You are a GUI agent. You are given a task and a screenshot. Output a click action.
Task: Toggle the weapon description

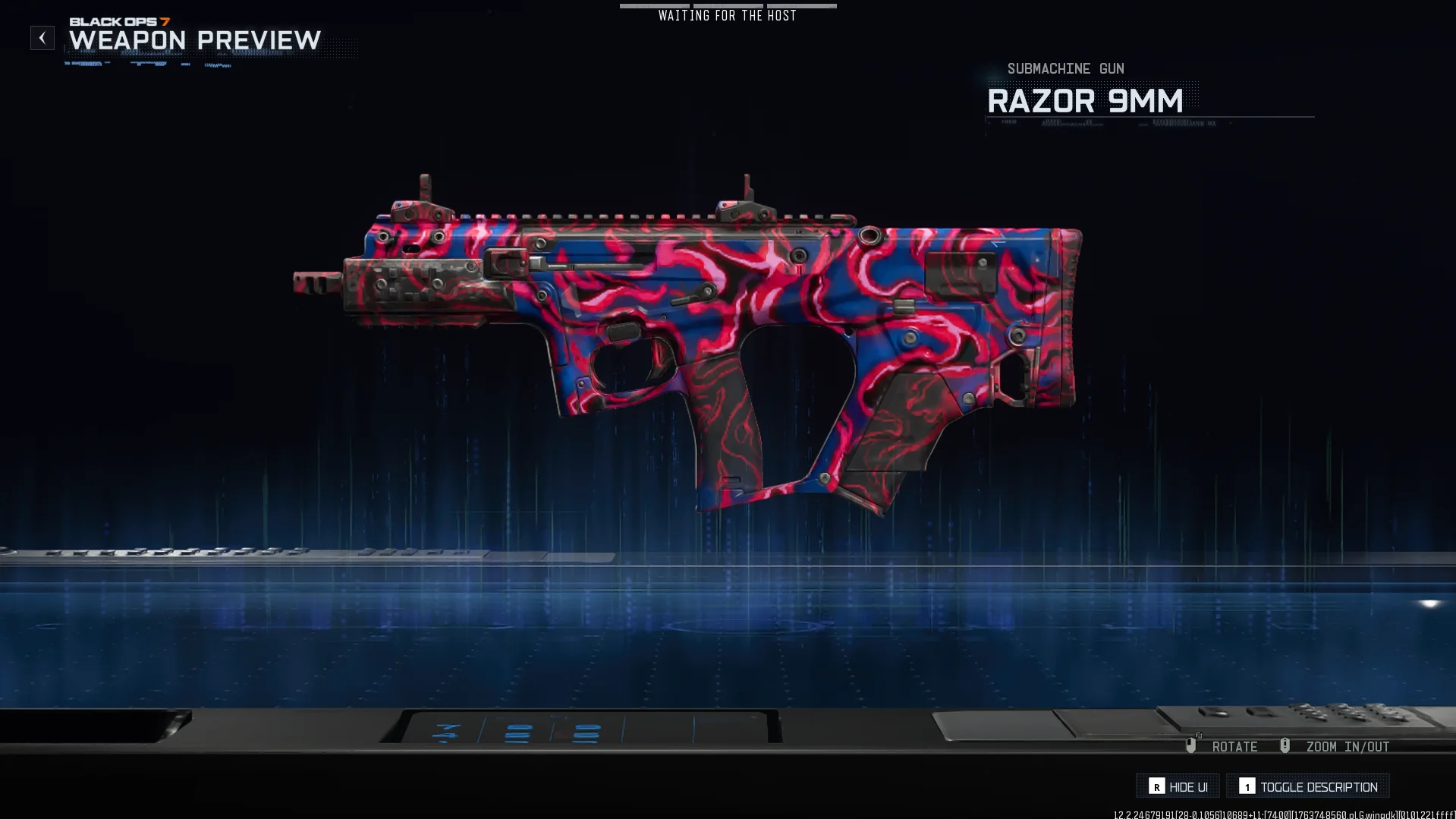click(1308, 786)
